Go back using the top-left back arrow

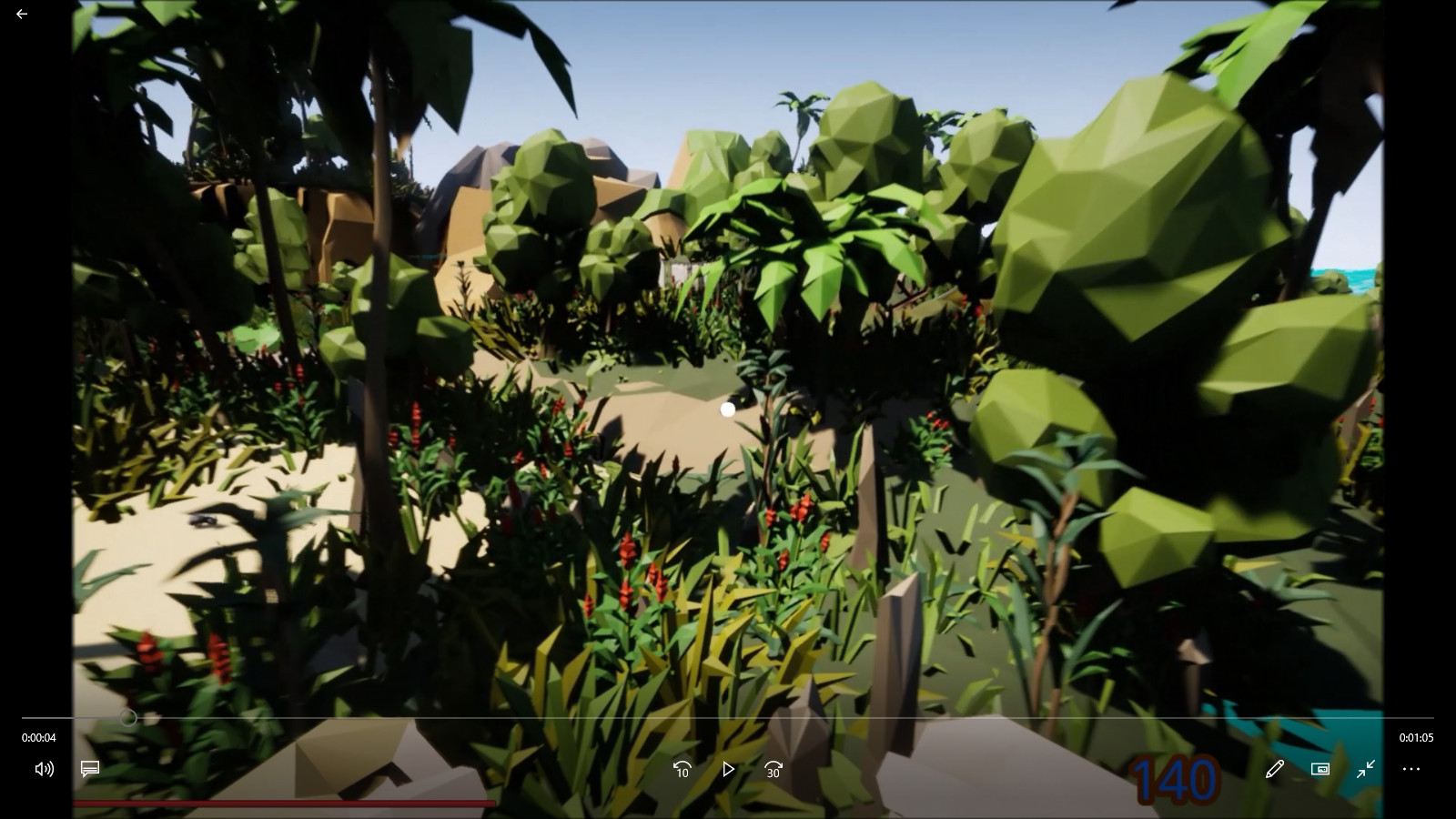tap(22, 14)
